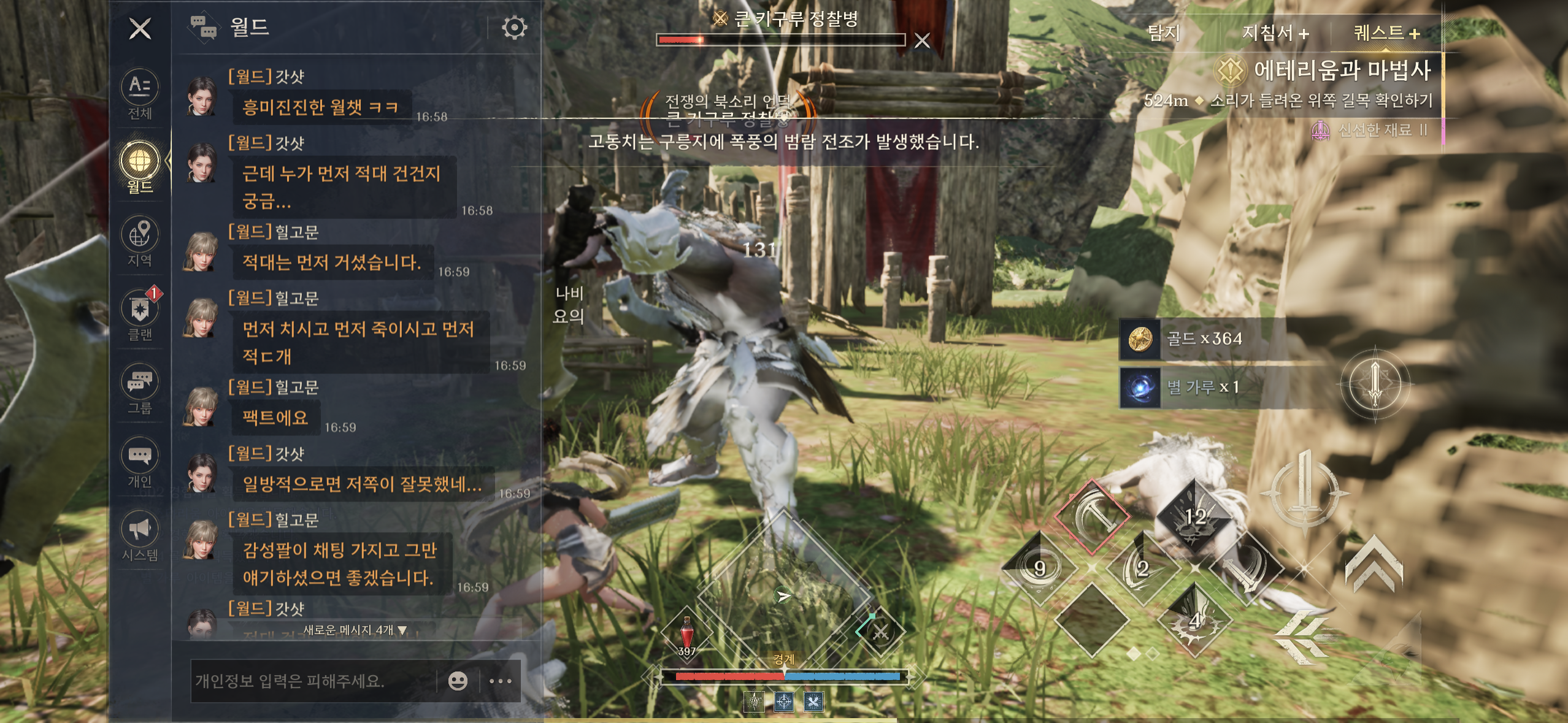This screenshot has height=723, width=1568.
Task: Open the emoji picker in chat
Action: (458, 681)
